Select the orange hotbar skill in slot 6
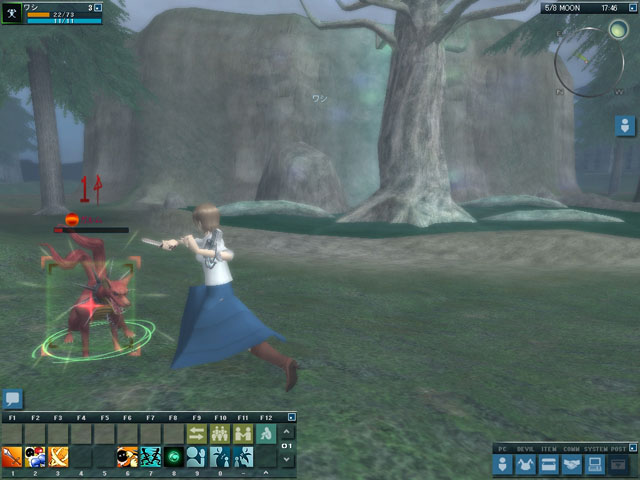 coord(127,457)
